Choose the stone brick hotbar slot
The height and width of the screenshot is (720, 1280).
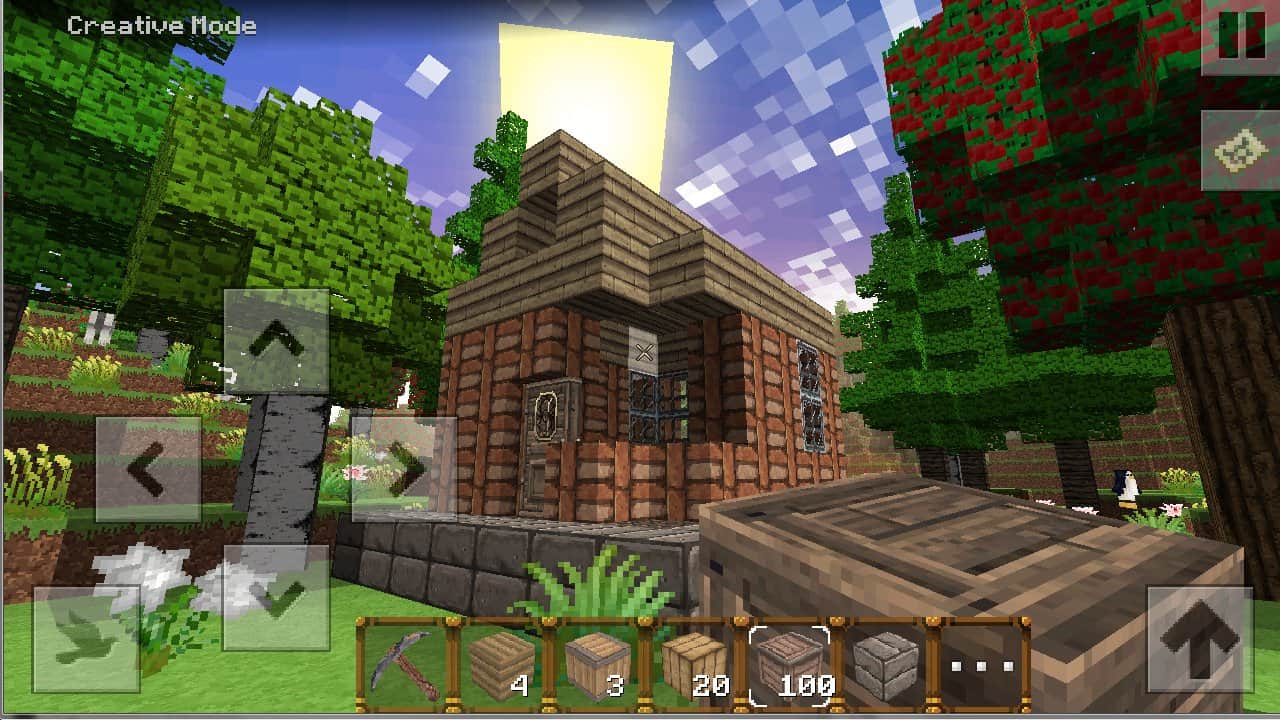point(885,665)
